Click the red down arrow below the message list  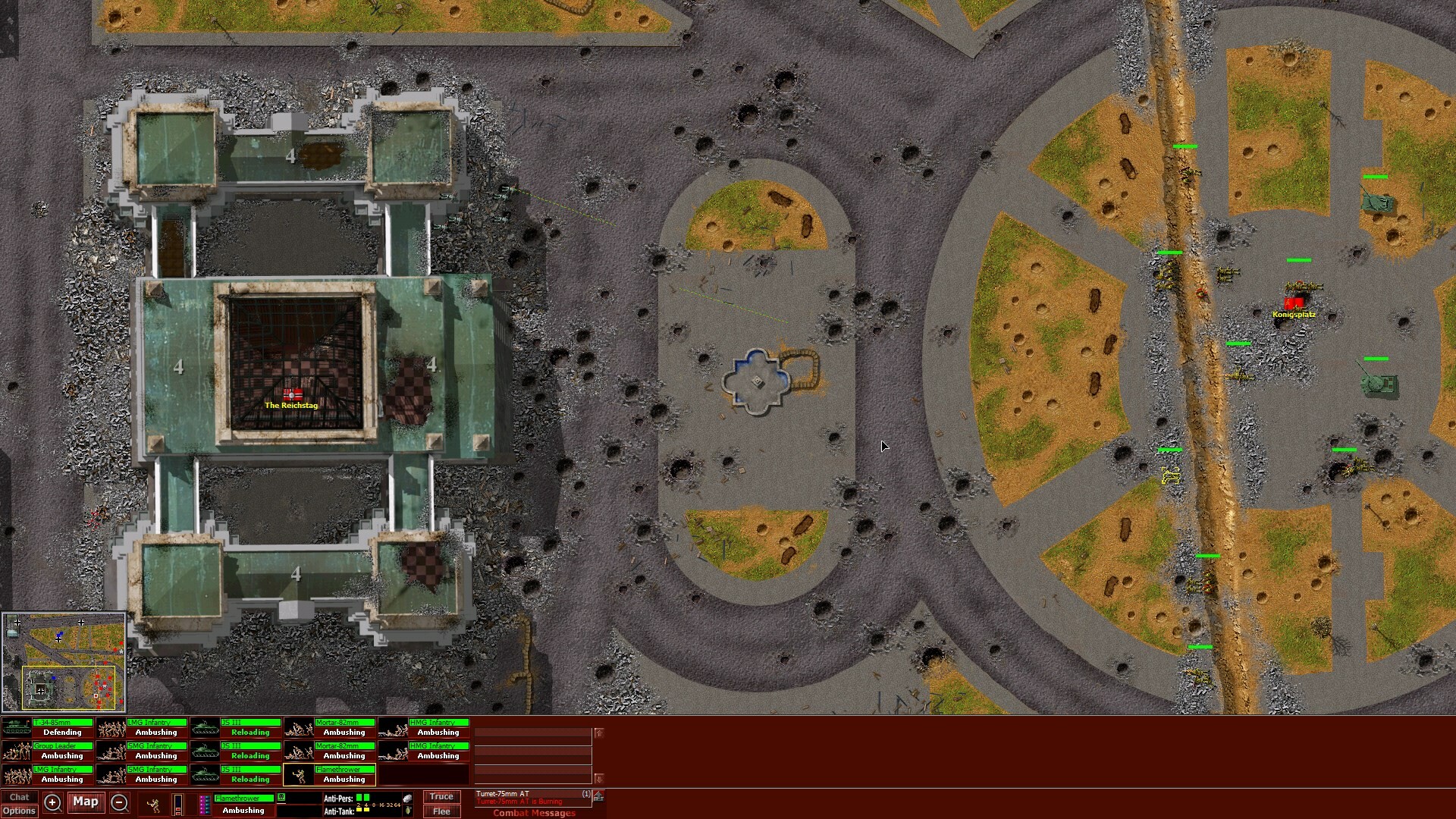(599, 778)
